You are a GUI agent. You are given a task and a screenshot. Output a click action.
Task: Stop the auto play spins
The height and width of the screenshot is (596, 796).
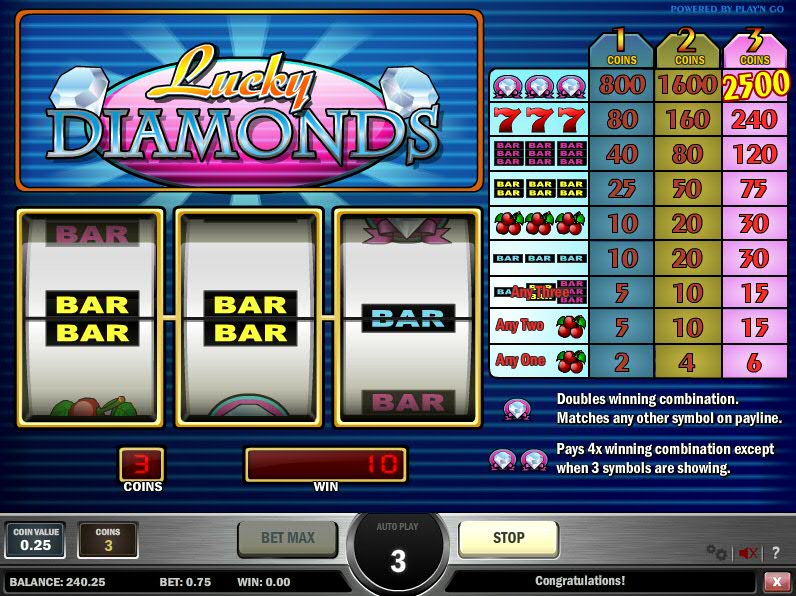coord(508,538)
